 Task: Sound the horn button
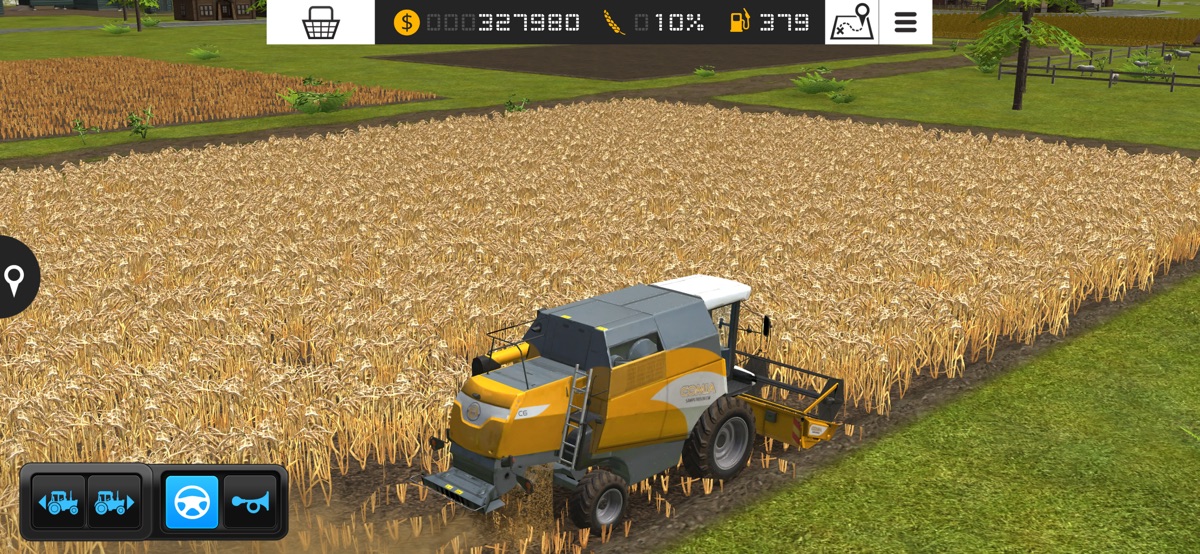249,502
